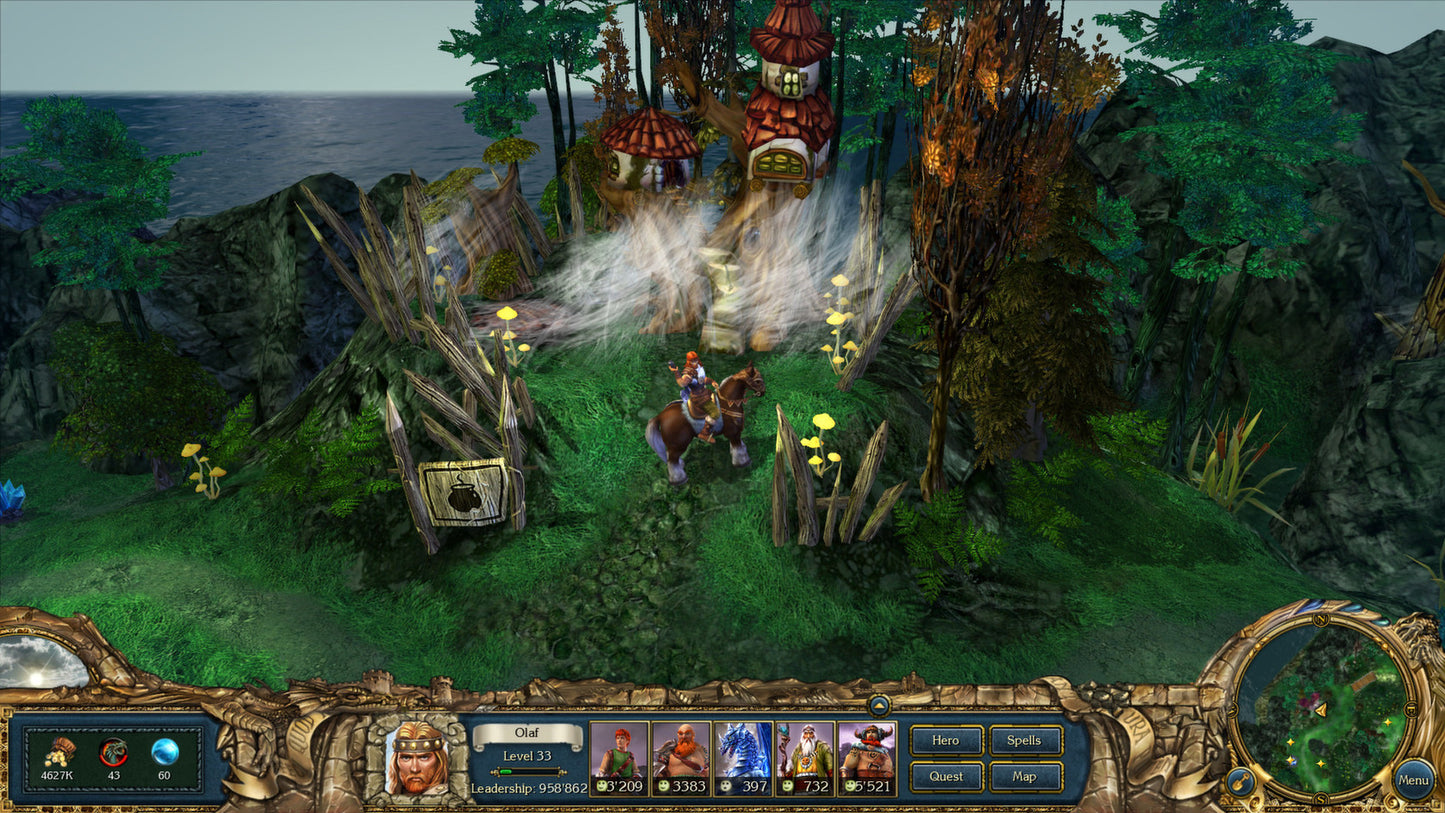Click the blue mana orb icon

[165, 751]
